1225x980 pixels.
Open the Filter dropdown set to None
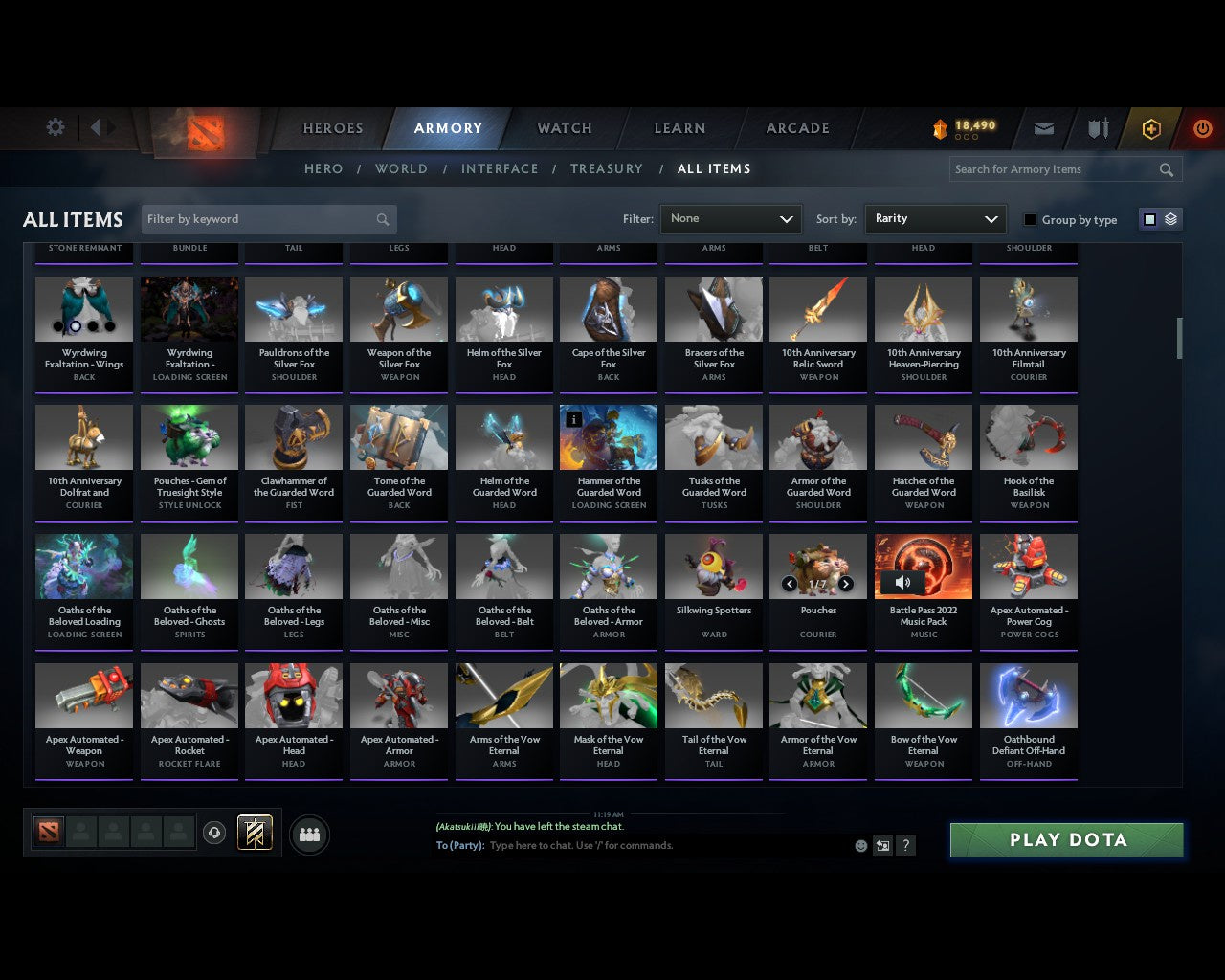[x=730, y=218]
